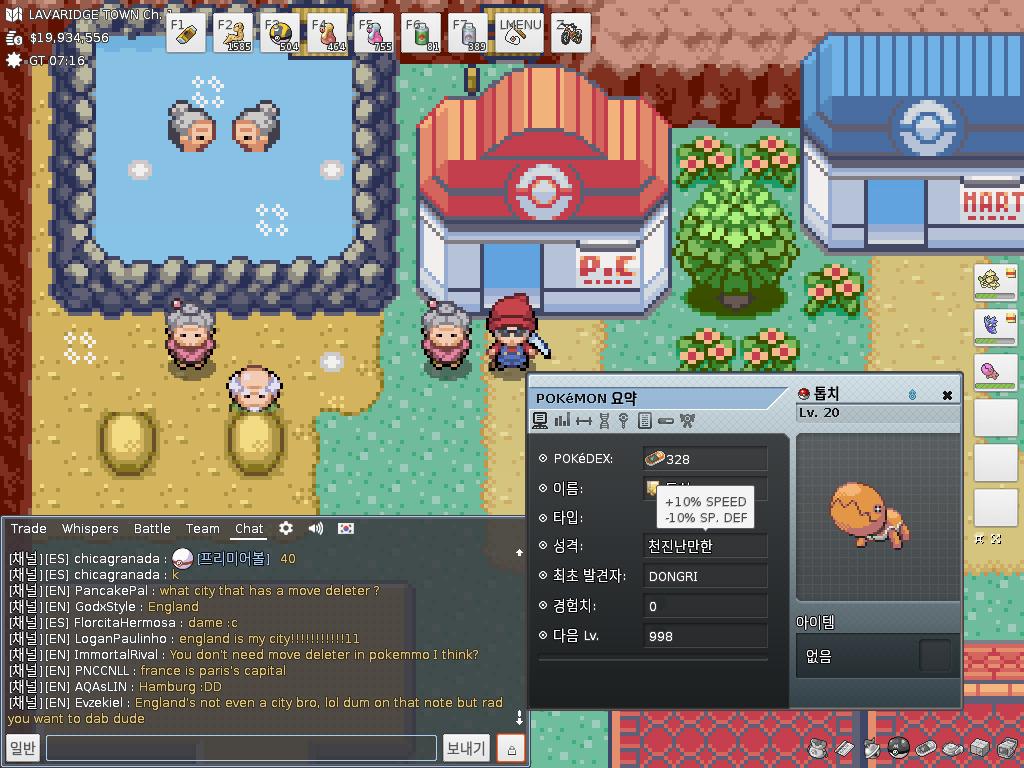Open the DNA helix summary tab
The width and height of the screenshot is (1024, 768).
[x=604, y=421]
